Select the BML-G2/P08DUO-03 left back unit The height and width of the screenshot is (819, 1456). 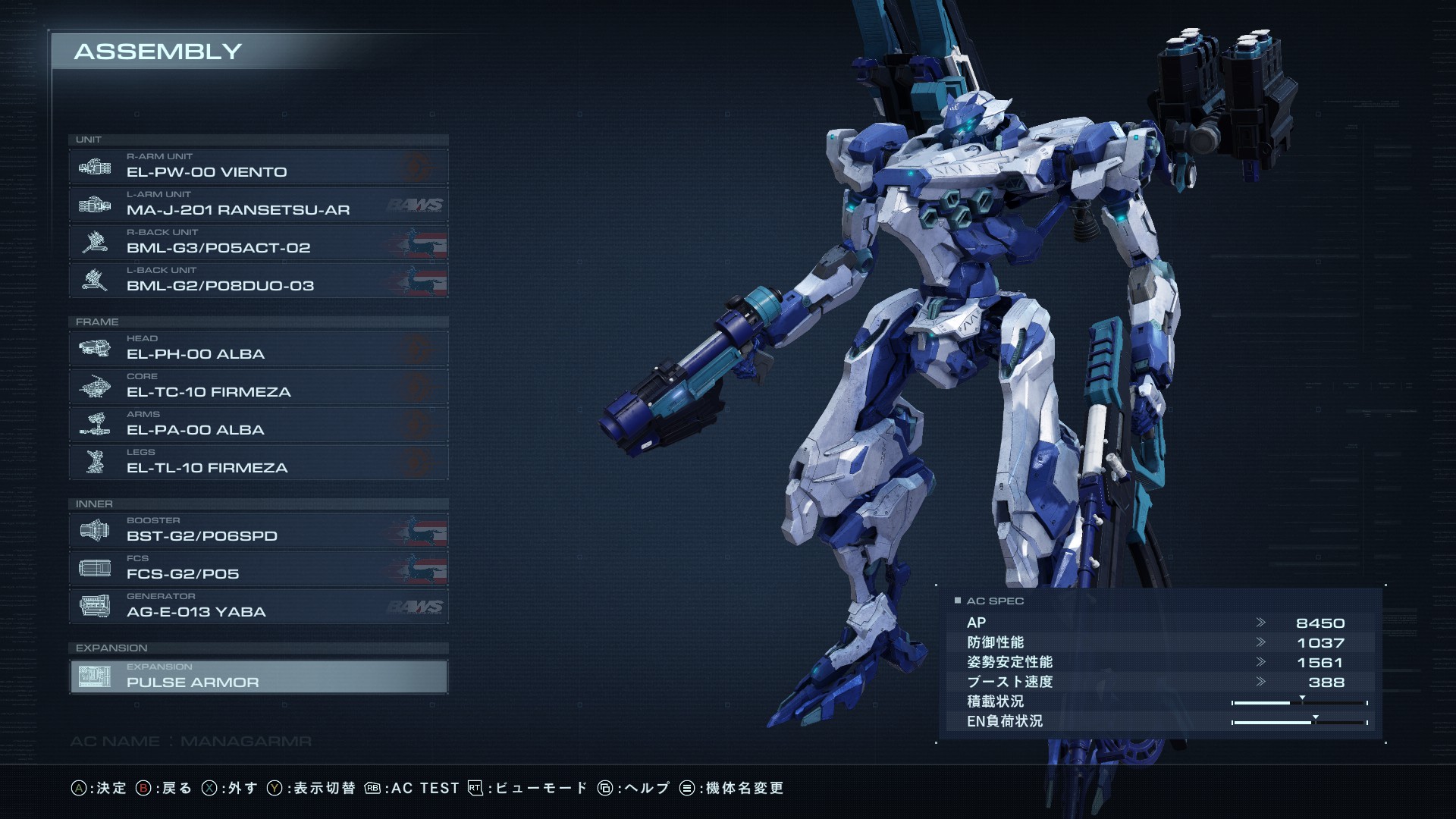point(258,280)
